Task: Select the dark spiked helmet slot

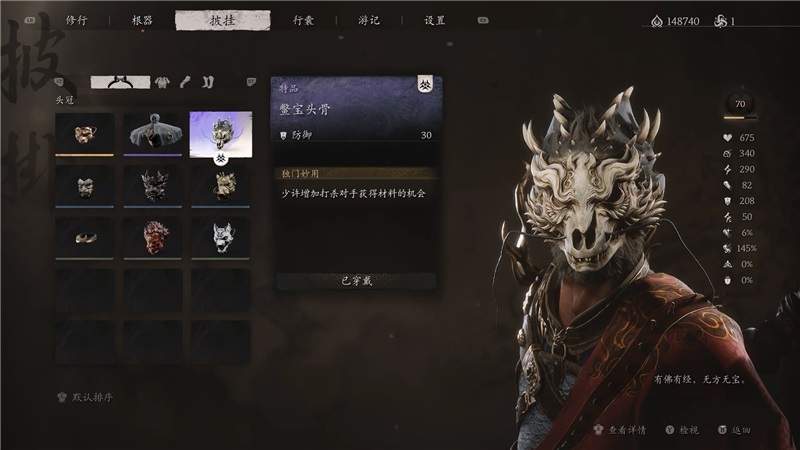Action: coord(153,184)
